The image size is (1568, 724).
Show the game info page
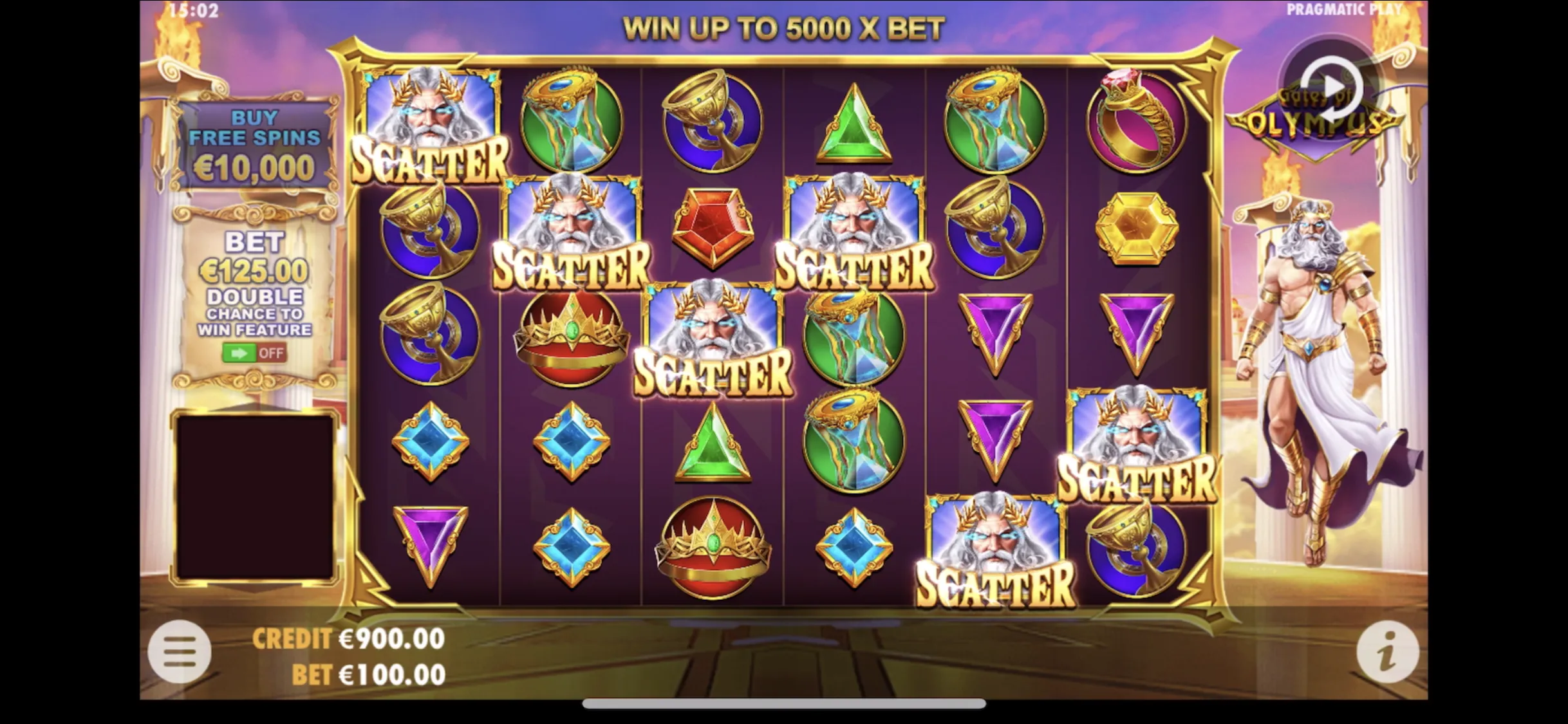(x=1387, y=652)
